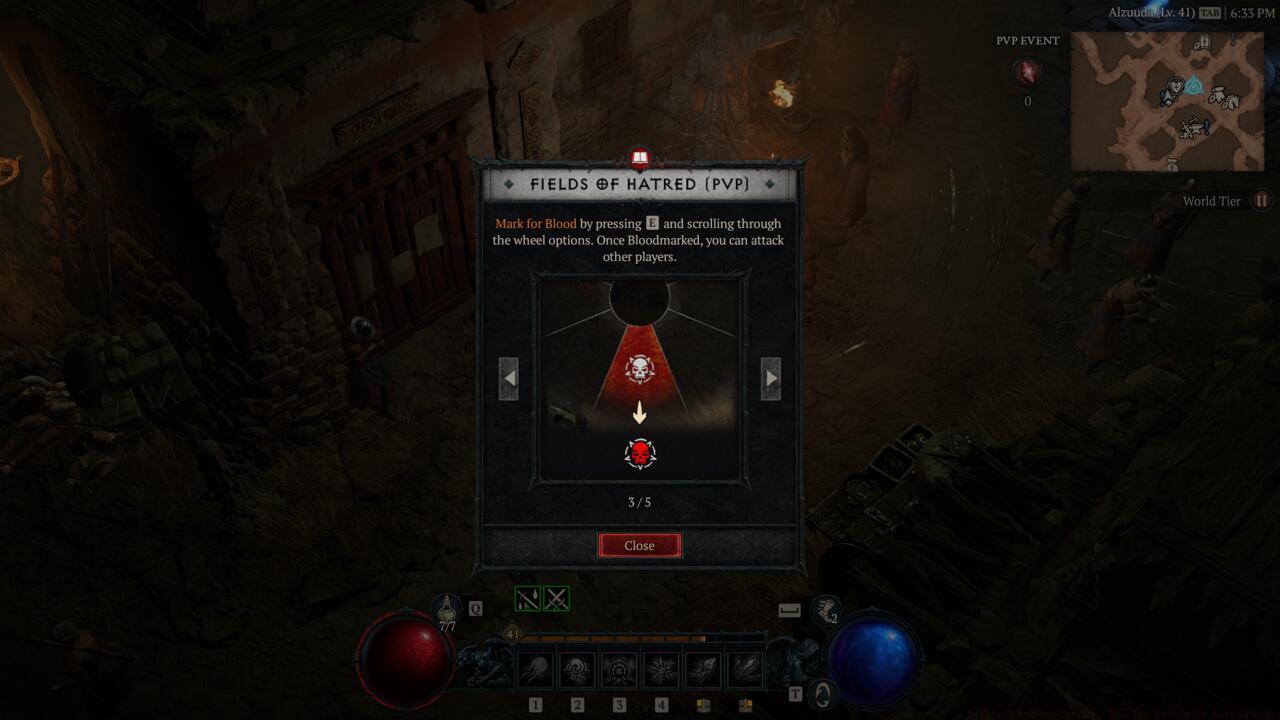Click the World Tier pause icon
The image size is (1280, 720).
tap(1262, 201)
